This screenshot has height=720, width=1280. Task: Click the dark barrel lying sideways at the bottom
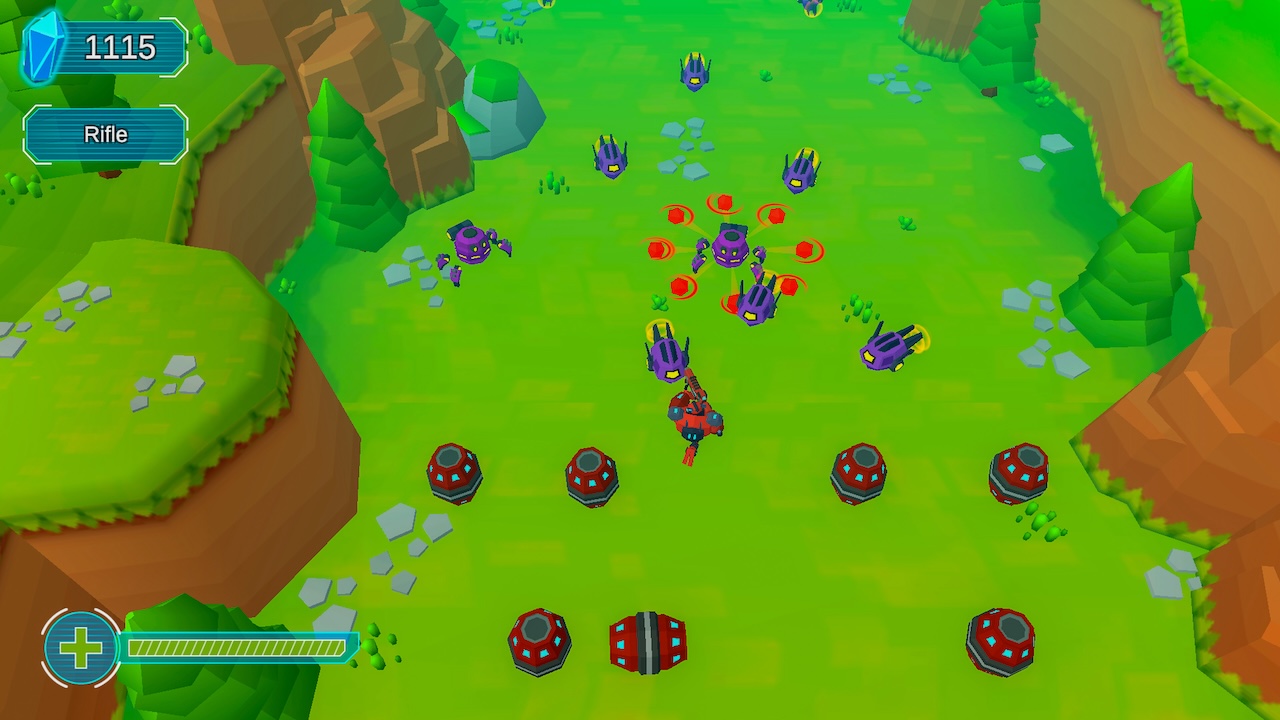(647, 642)
